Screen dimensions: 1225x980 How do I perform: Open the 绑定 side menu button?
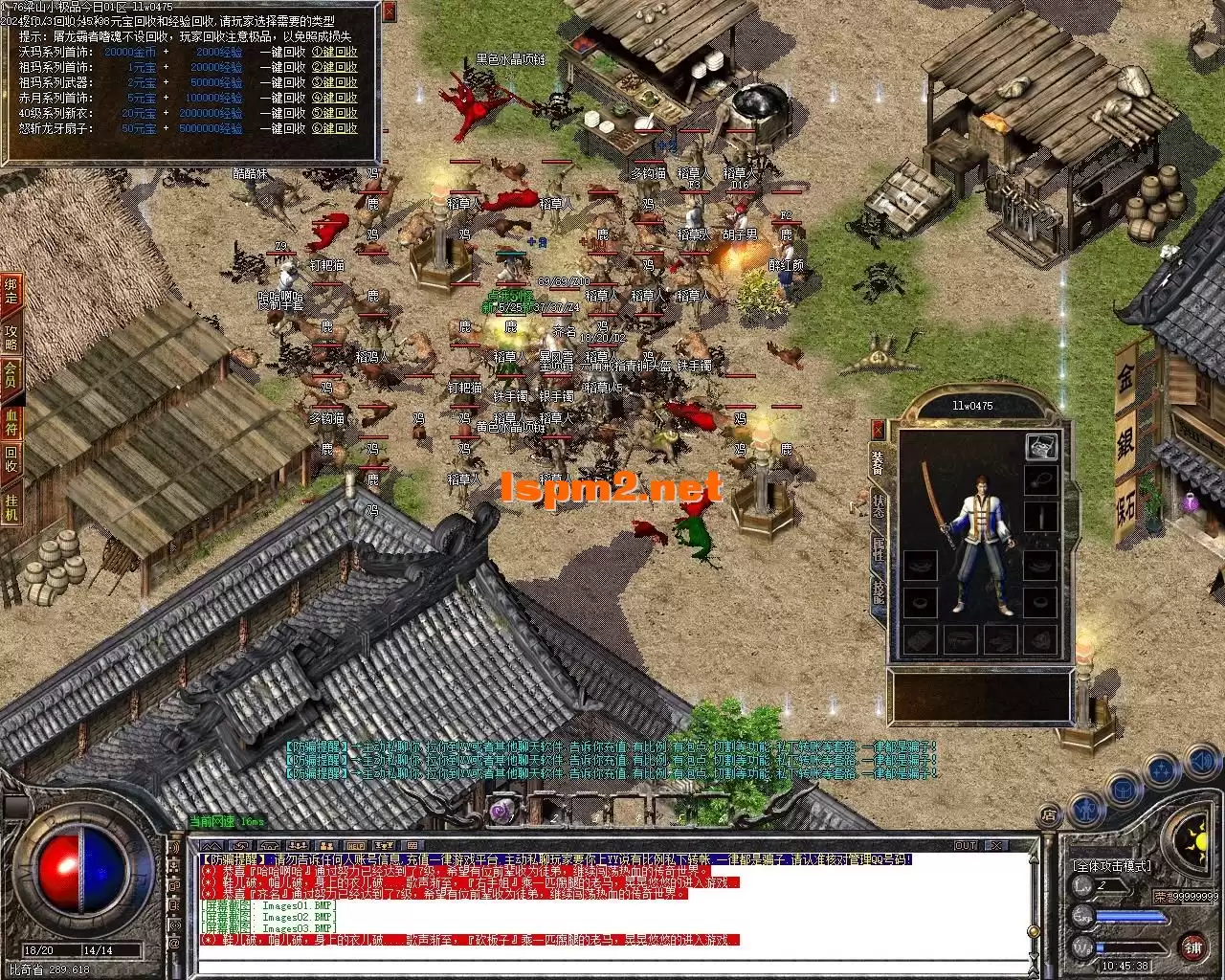tap(11, 291)
